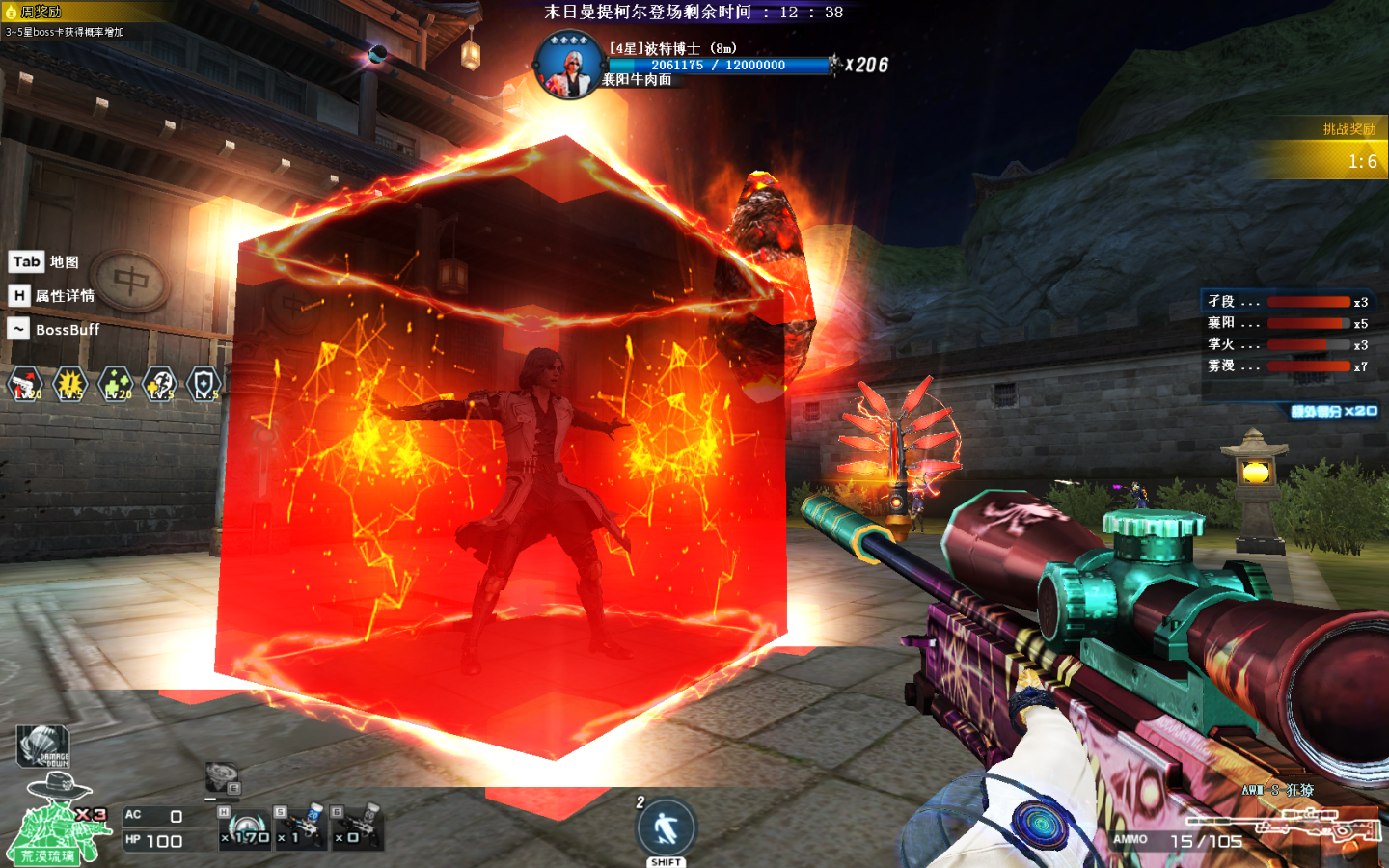Select the green cowboy character portrait
Image resolution: width=1389 pixels, height=868 pixels.
pyautogui.click(x=58, y=820)
